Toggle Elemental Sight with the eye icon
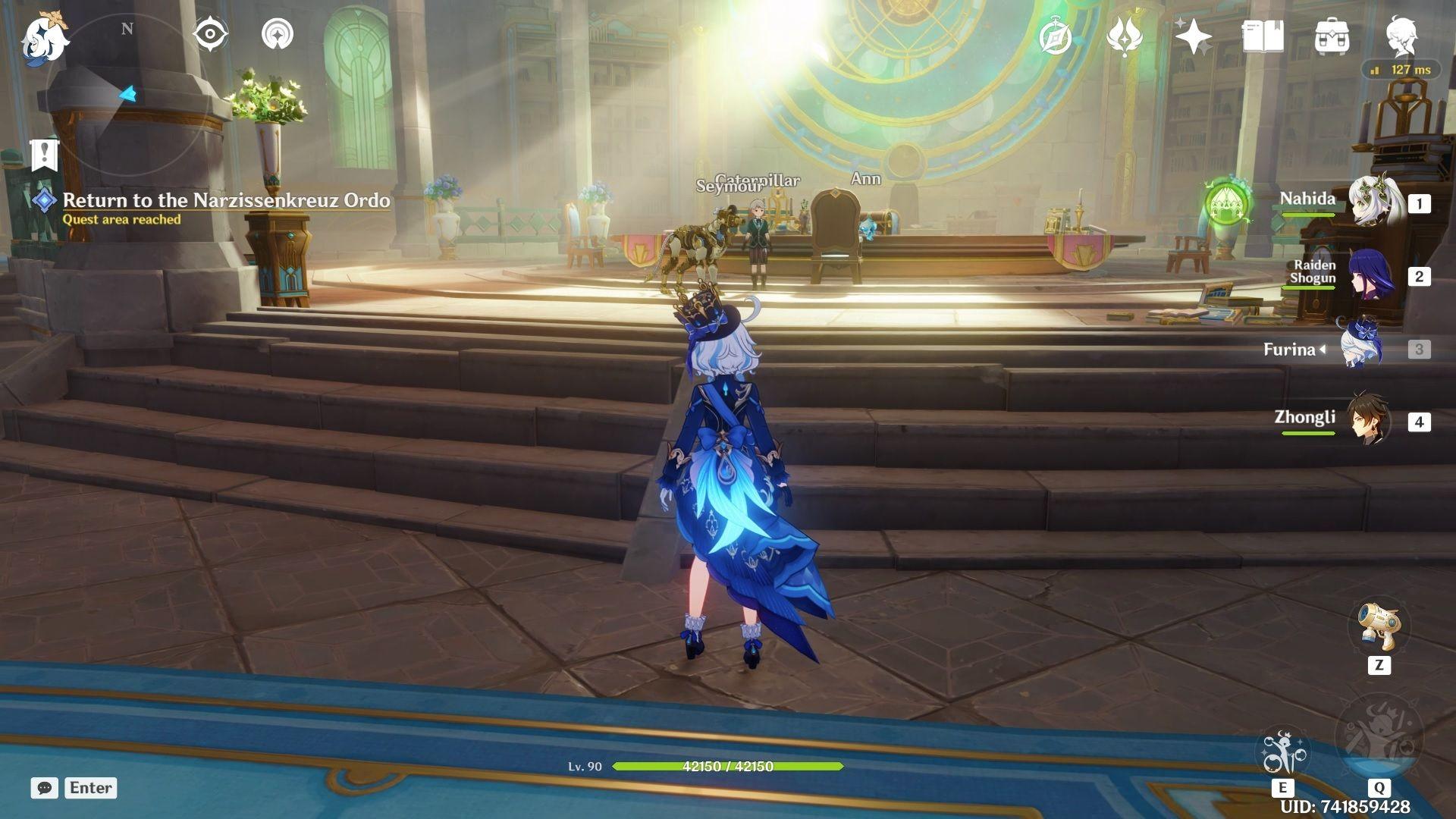The height and width of the screenshot is (819, 1456). click(x=209, y=33)
